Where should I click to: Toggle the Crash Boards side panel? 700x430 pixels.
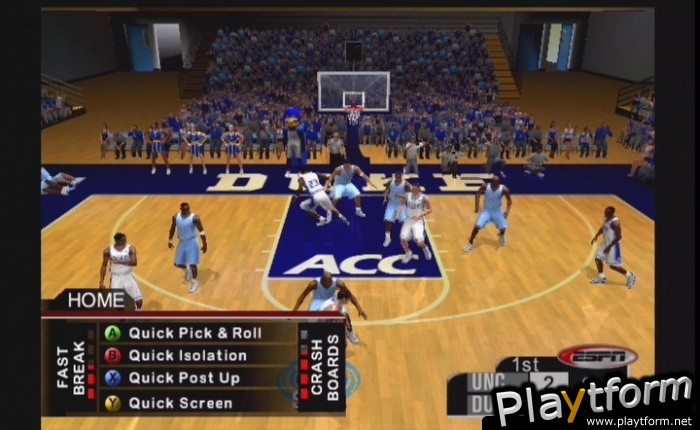(x=319, y=367)
